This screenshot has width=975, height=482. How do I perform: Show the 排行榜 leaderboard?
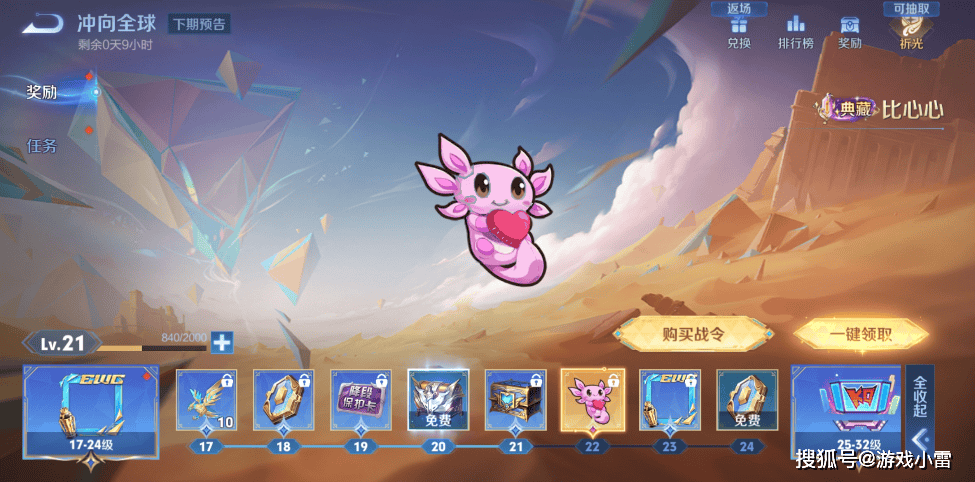tap(795, 31)
